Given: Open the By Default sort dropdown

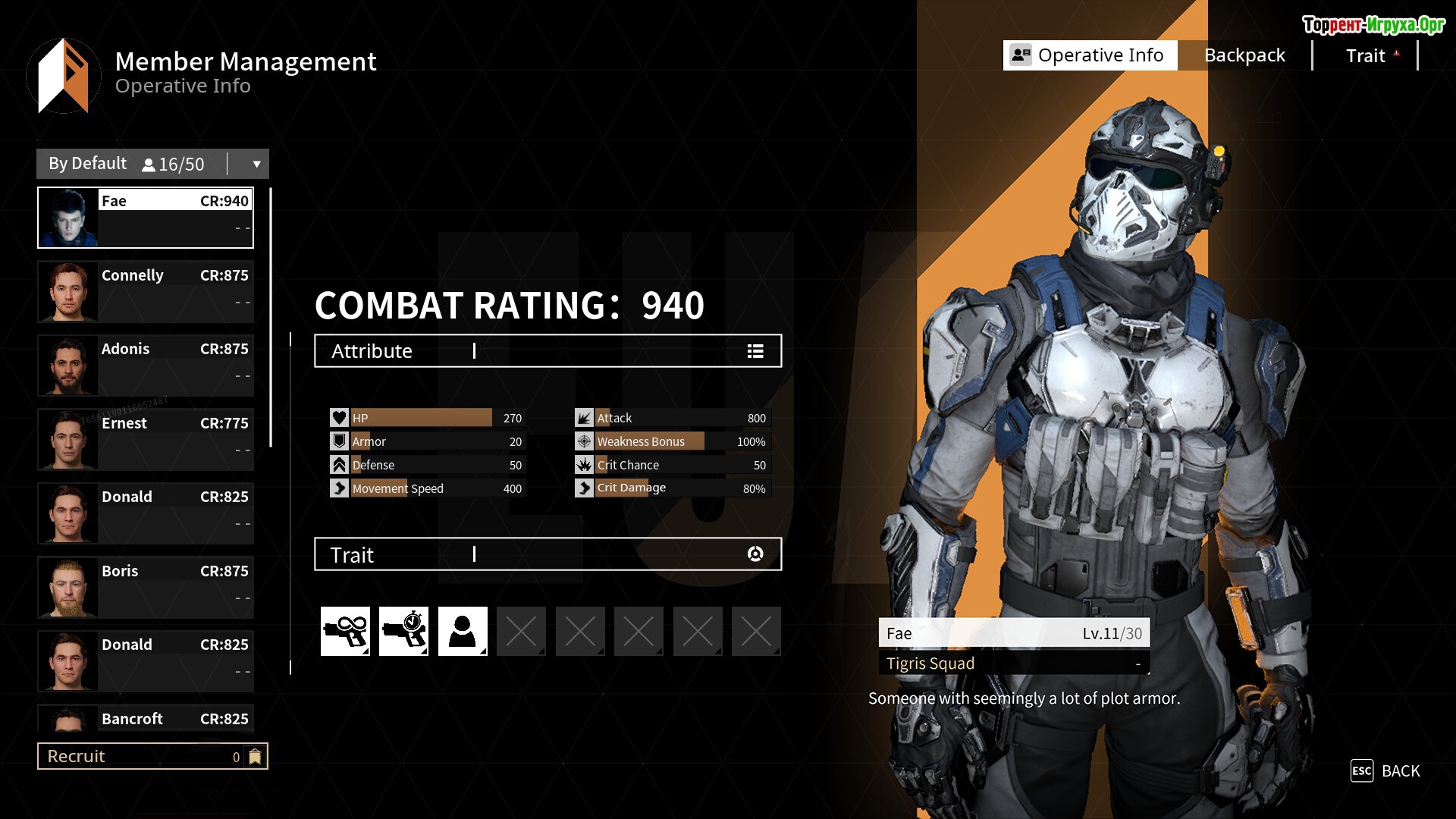Looking at the screenshot, I should click(x=256, y=164).
